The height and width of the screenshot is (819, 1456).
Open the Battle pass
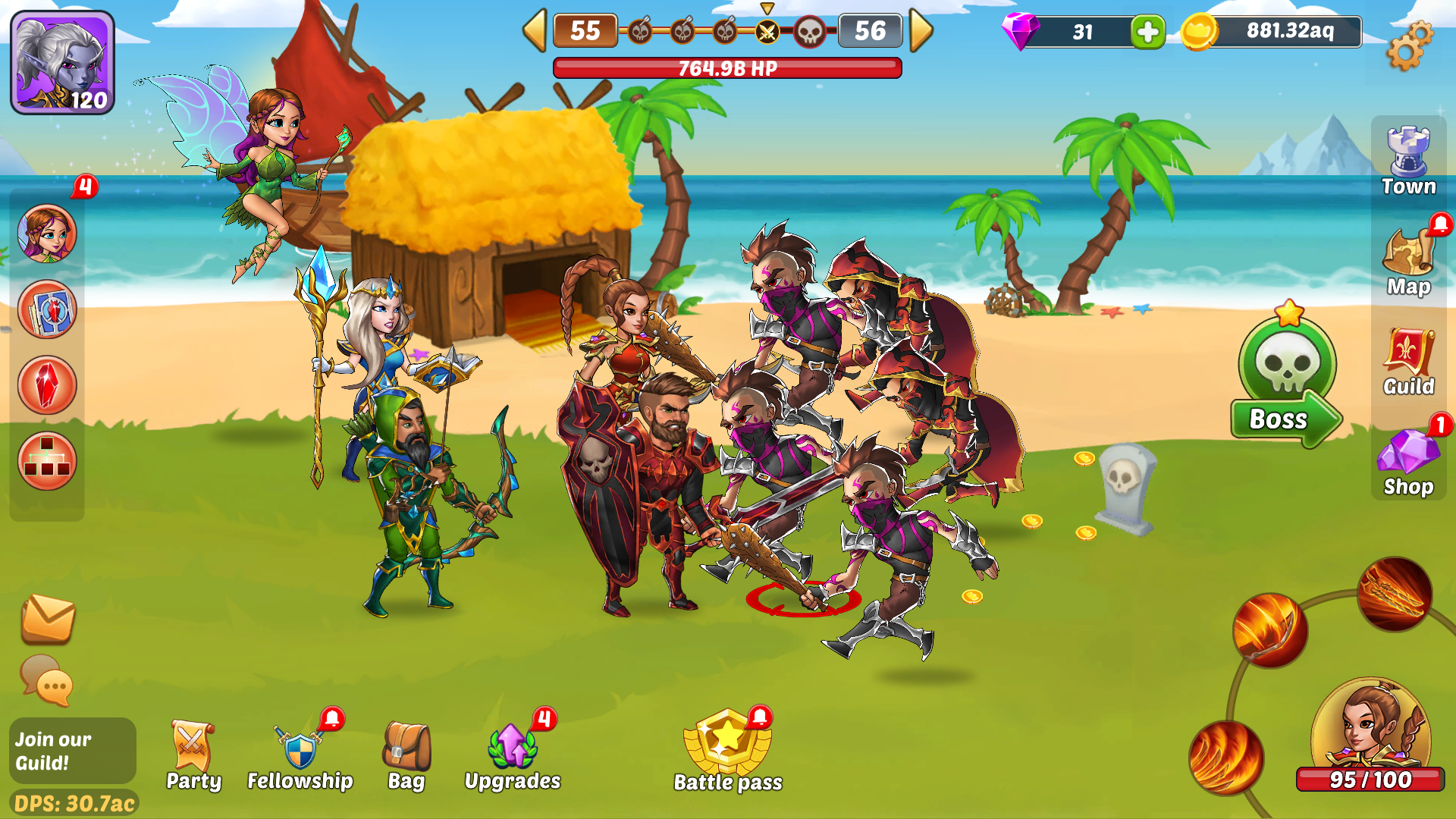[x=728, y=752]
